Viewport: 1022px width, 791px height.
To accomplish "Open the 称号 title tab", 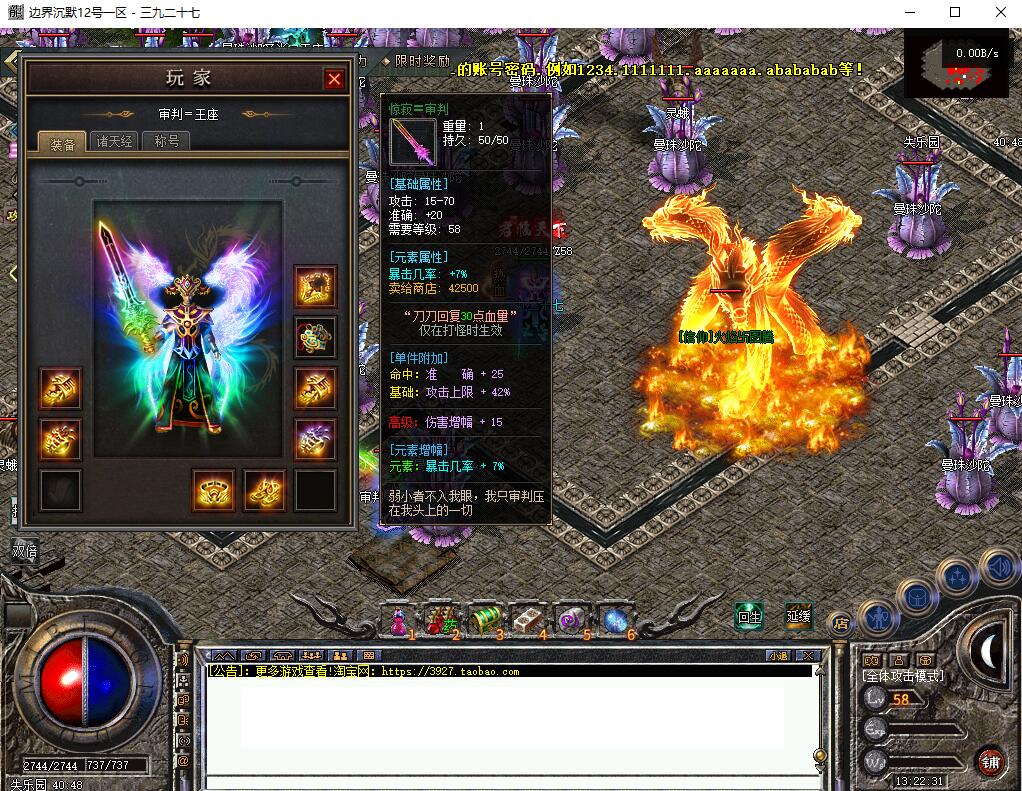I will 166,141.
